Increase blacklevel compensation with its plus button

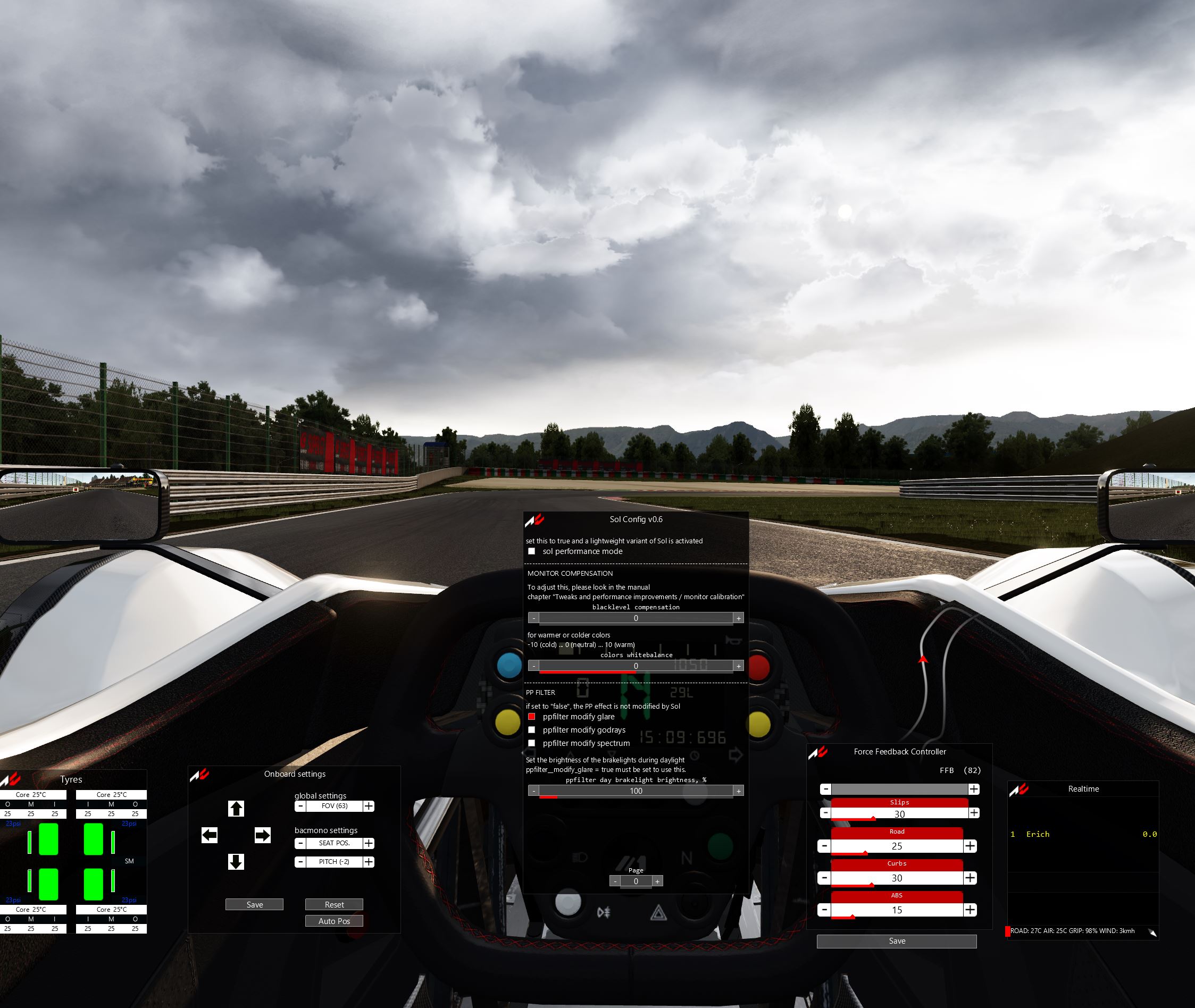click(738, 618)
